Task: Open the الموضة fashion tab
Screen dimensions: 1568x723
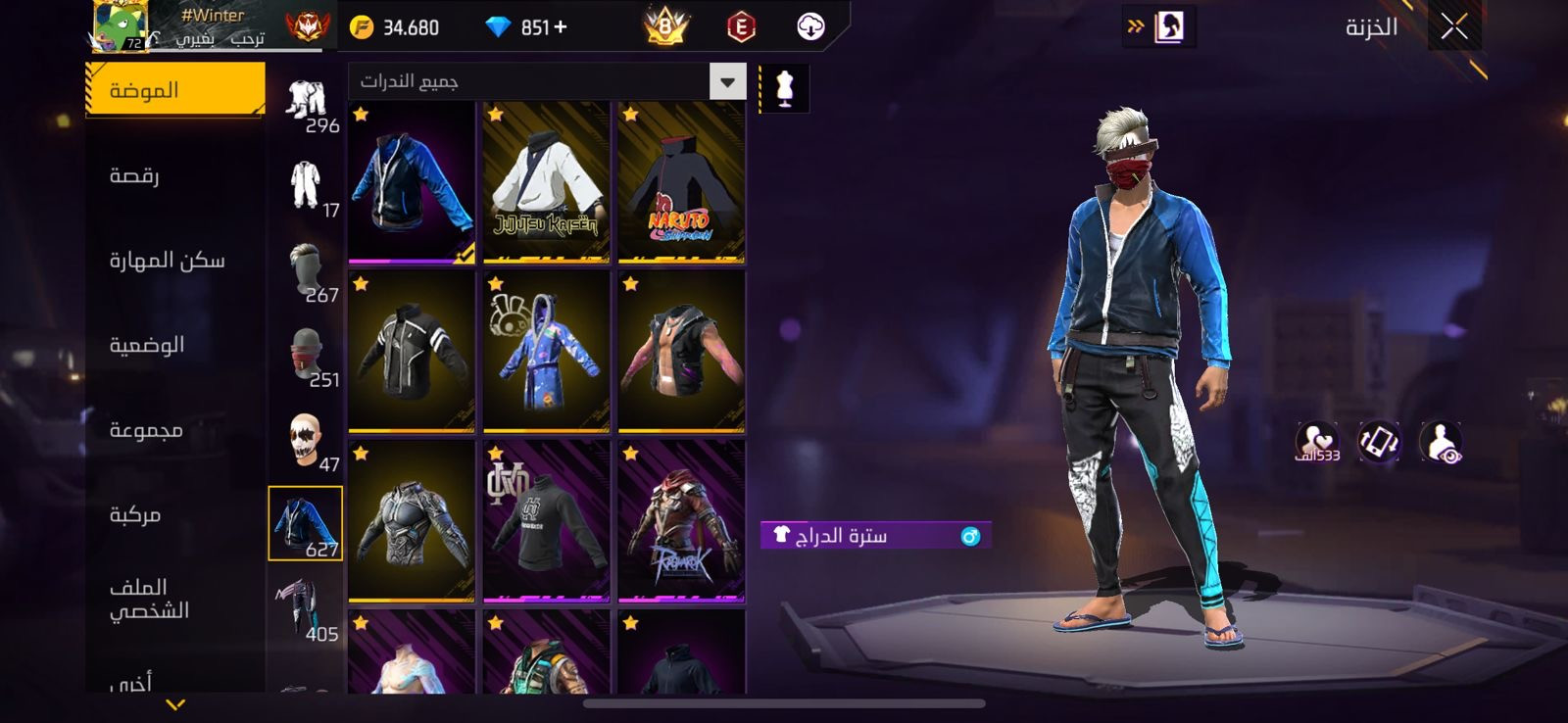Action: tap(174, 90)
